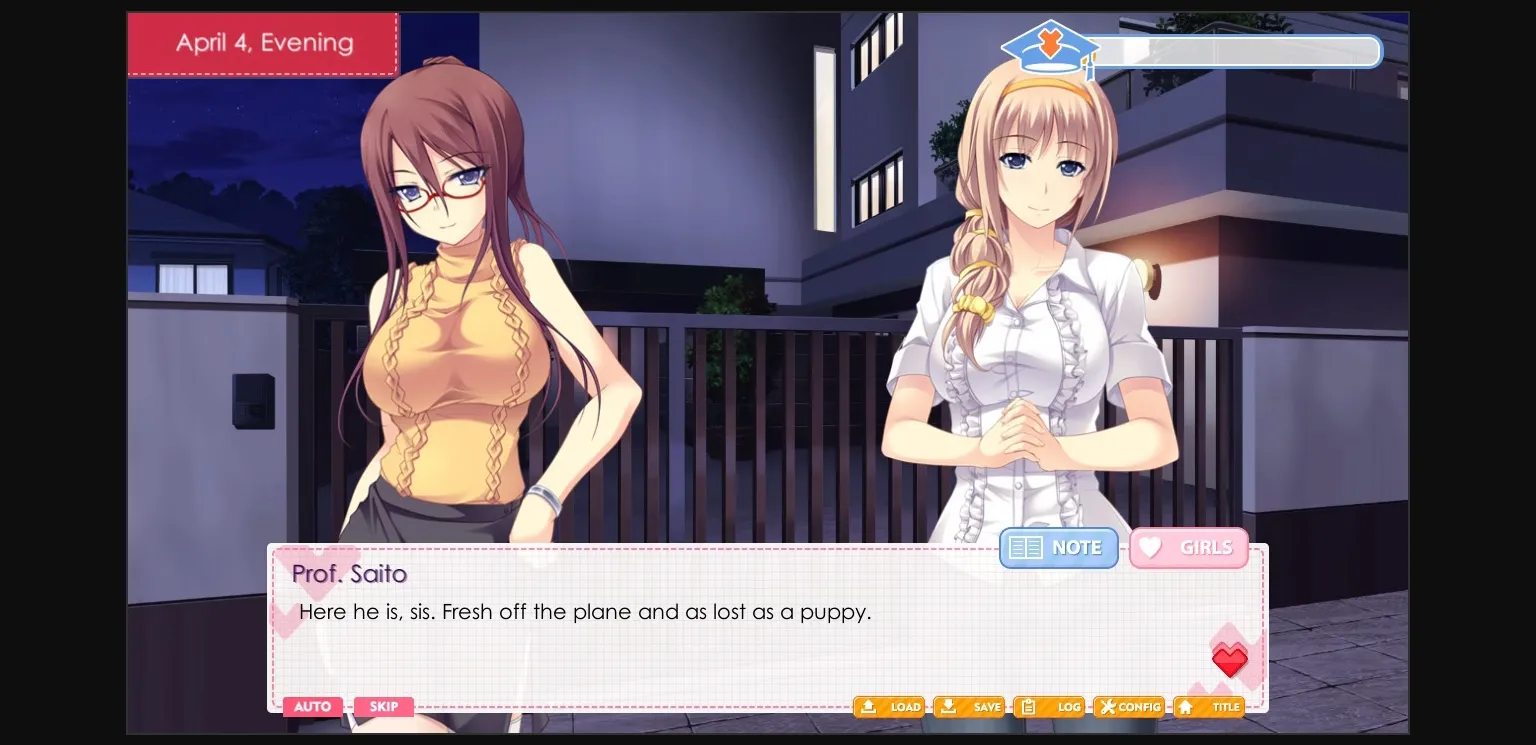The image size is (1536, 745).
Task: Toggle the heart icon beside GIRLS label
Action: pyautogui.click(x=1150, y=547)
